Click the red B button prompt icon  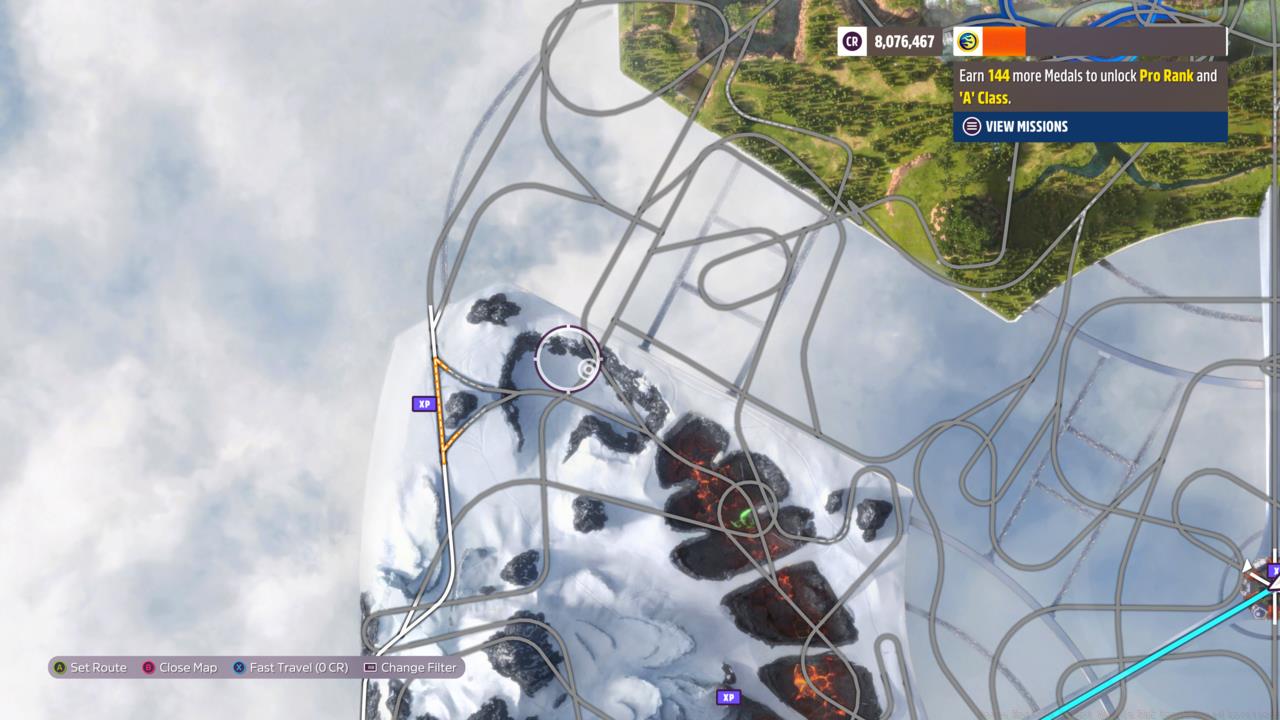[148, 667]
